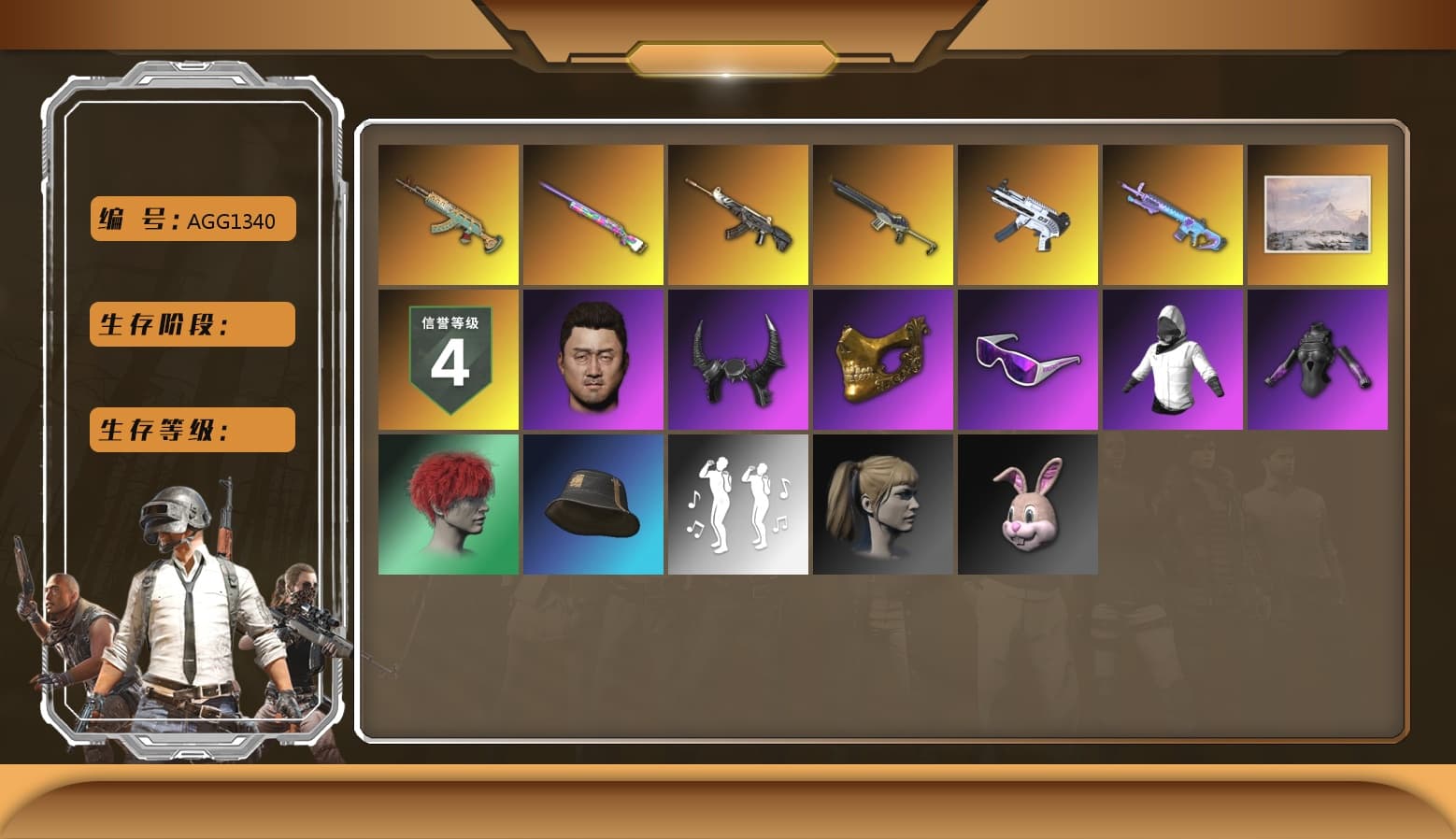Select the dancing emote item
The height and width of the screenshot is (839, 1456).
tap(737, 505)
